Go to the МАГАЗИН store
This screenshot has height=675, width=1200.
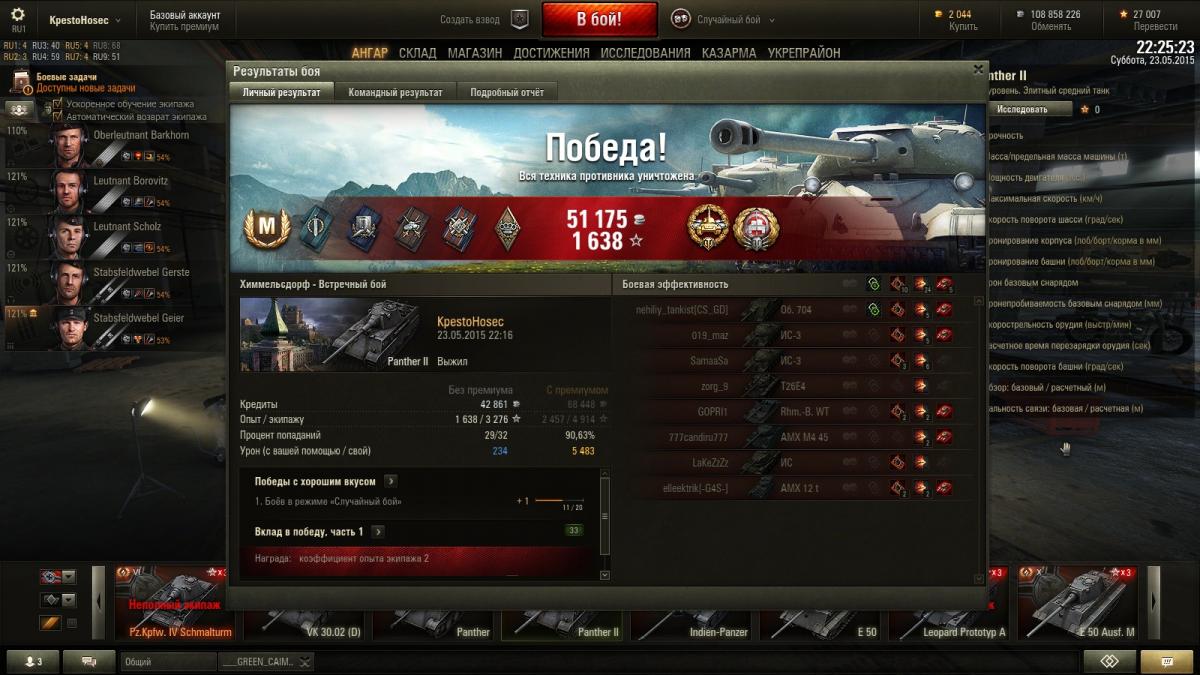point(475,53)
